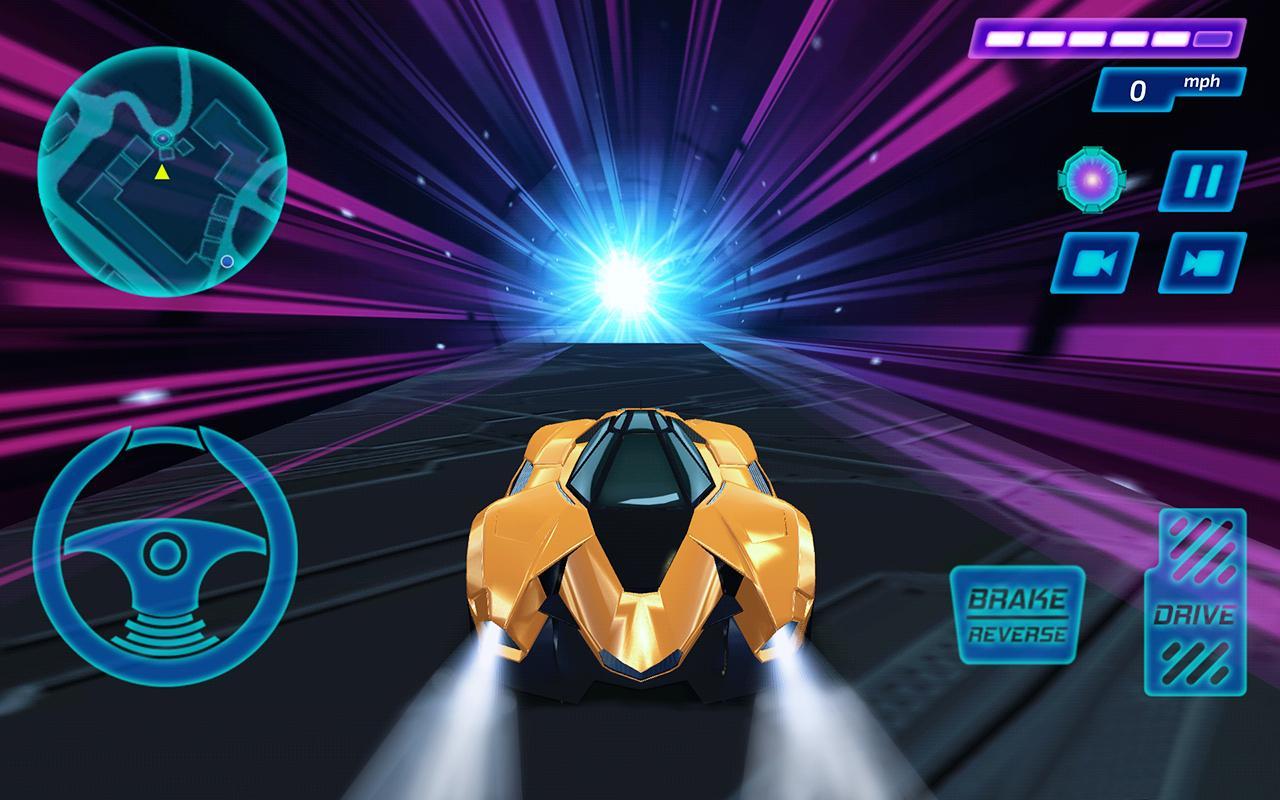Tap the glowing nitro power-up orb
Image resolution: width=1280 pixels, height=800 pixels.
click(1093, 181)
